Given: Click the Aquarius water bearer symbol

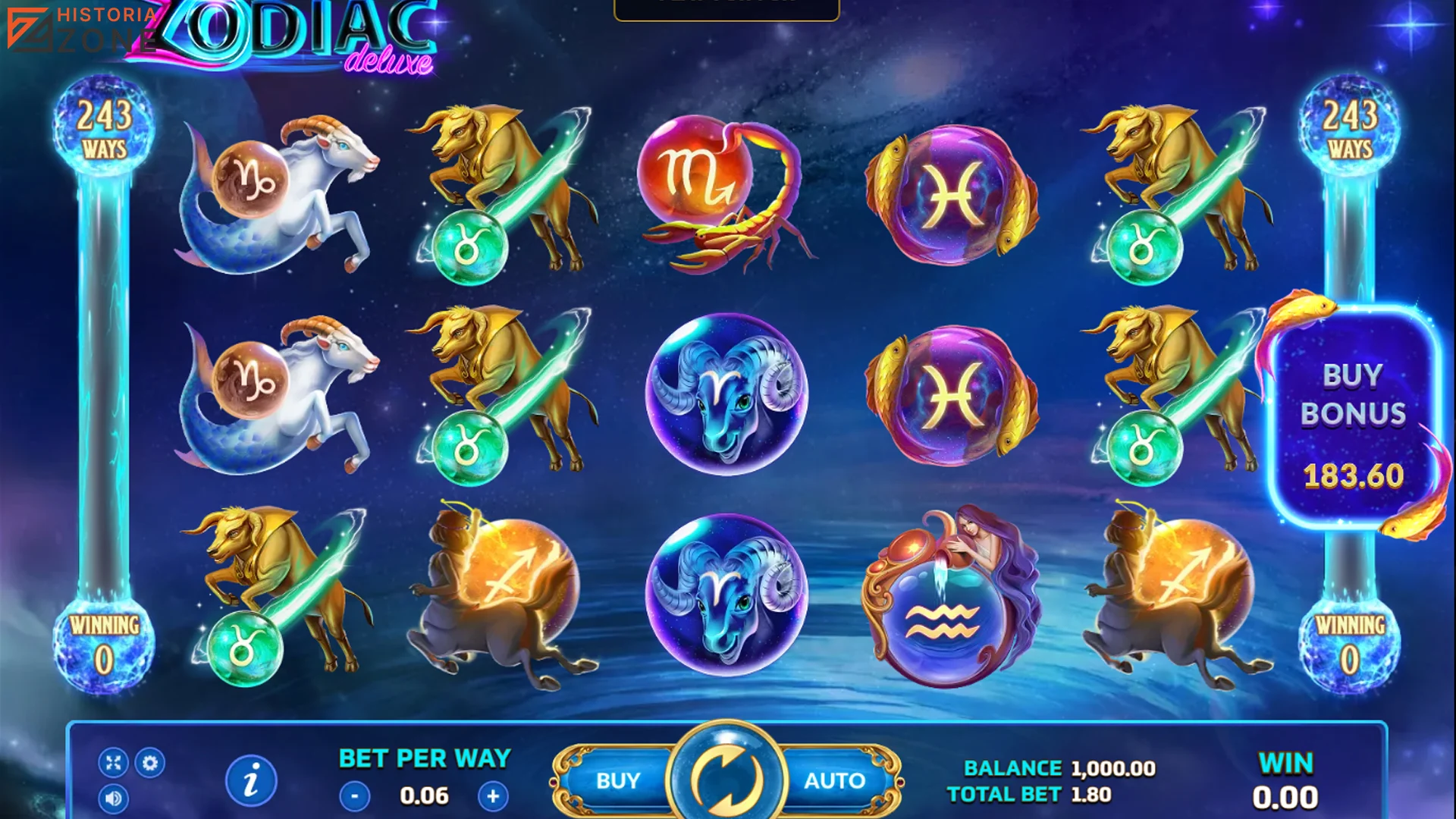Looking at the screenshot, I should [948, 614].
